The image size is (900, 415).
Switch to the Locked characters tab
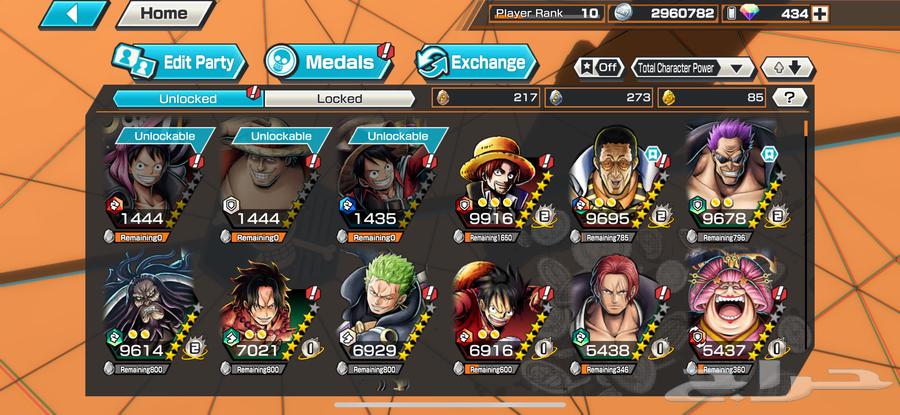coord(340,98)
